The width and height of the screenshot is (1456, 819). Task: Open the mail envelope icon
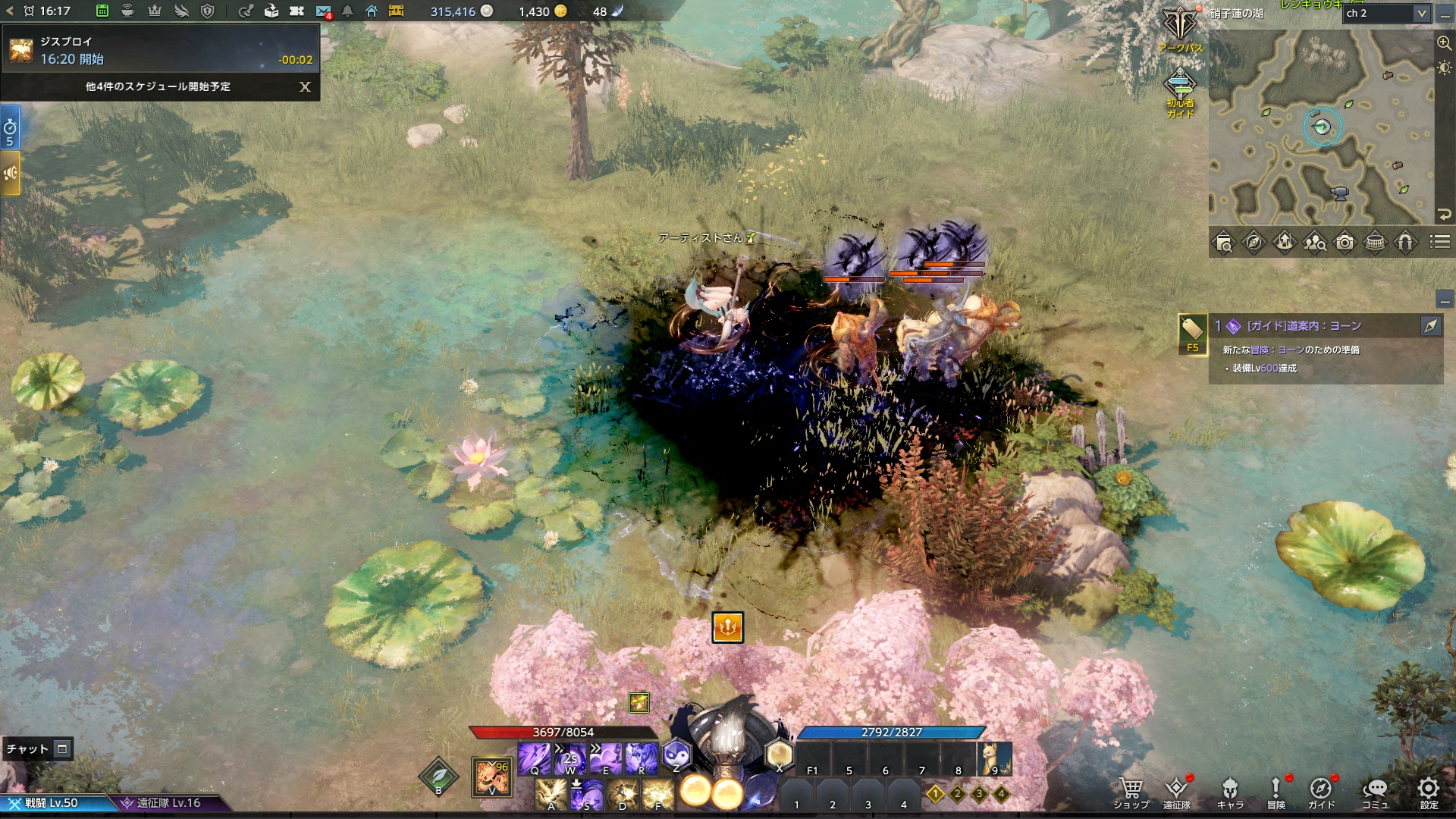click(x=323, y=11)
